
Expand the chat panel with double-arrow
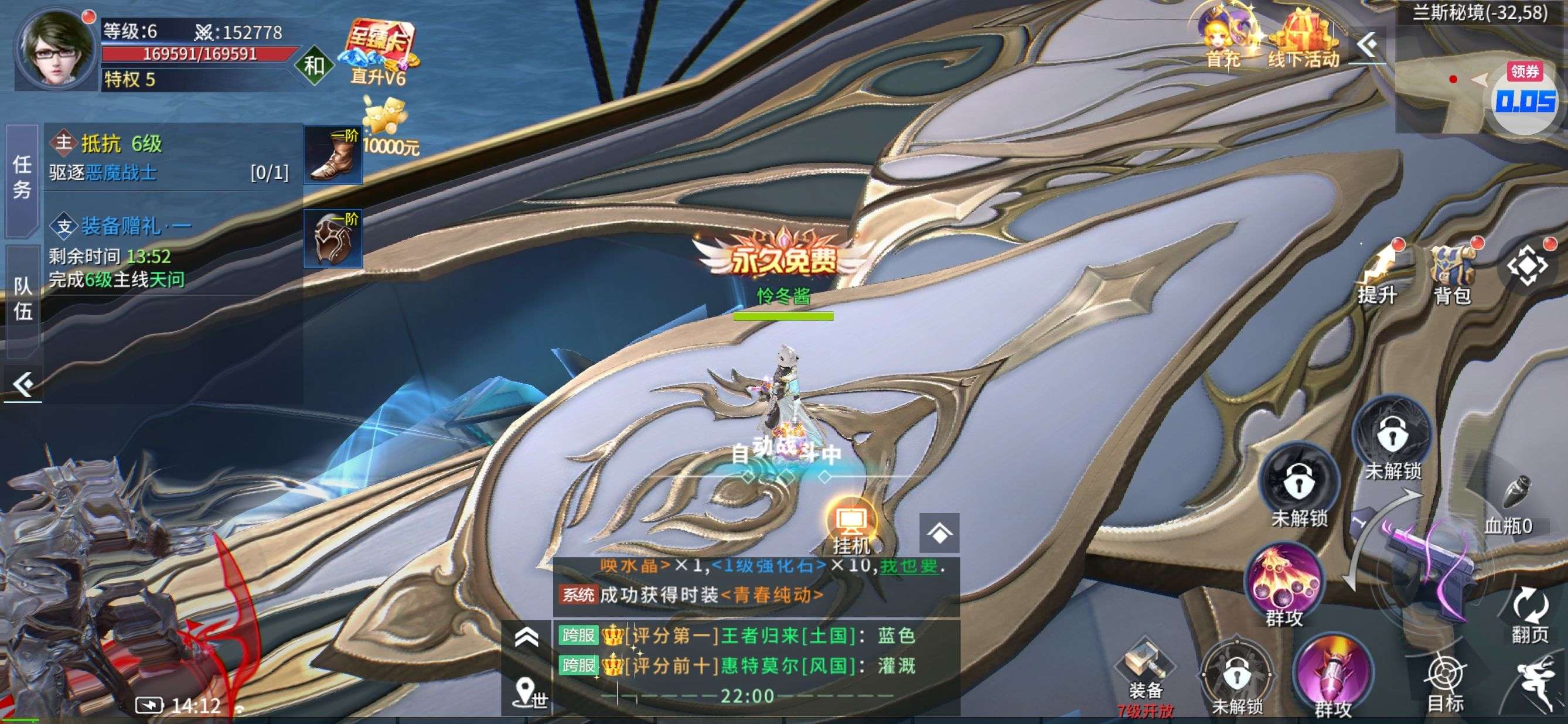pos(527,638)
